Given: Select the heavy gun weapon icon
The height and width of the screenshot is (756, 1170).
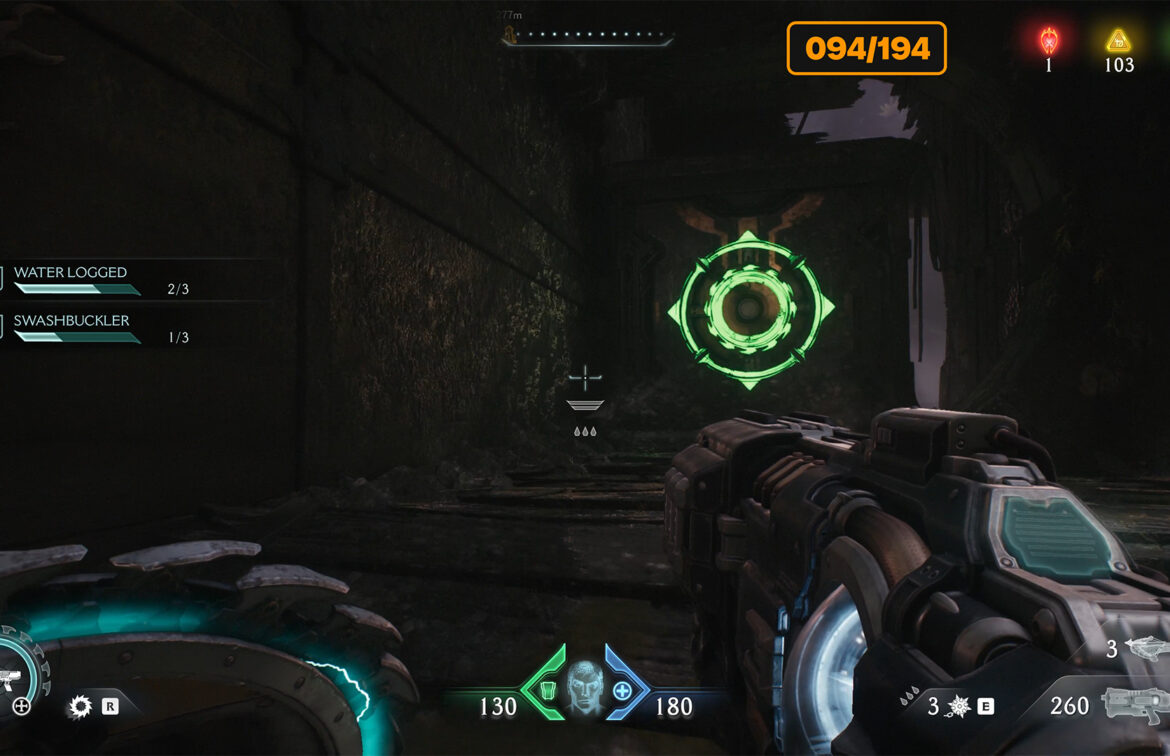Looking at the screenshot, I should pos(1133,704).
